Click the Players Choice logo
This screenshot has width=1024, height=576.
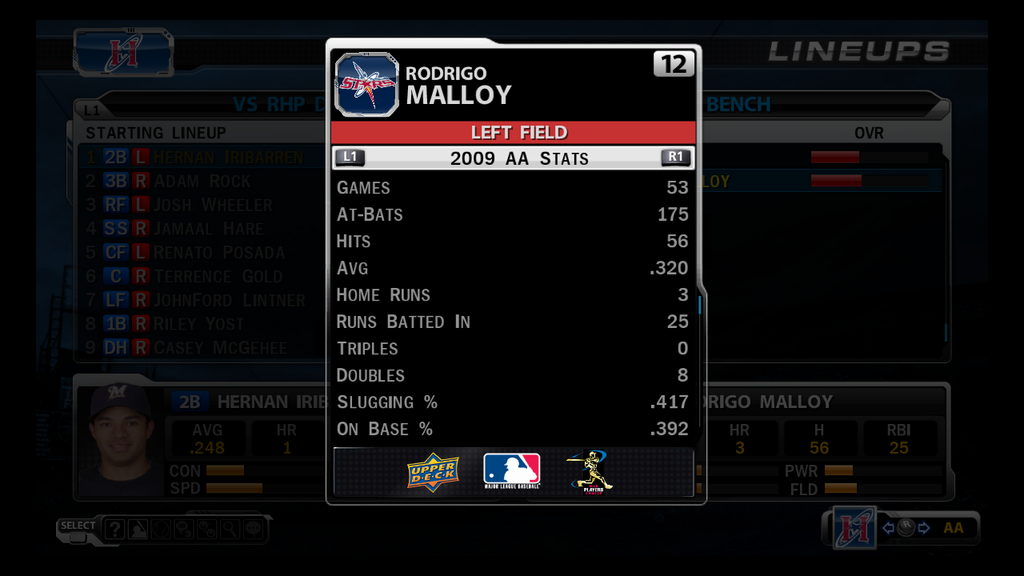tap(590, 471)
